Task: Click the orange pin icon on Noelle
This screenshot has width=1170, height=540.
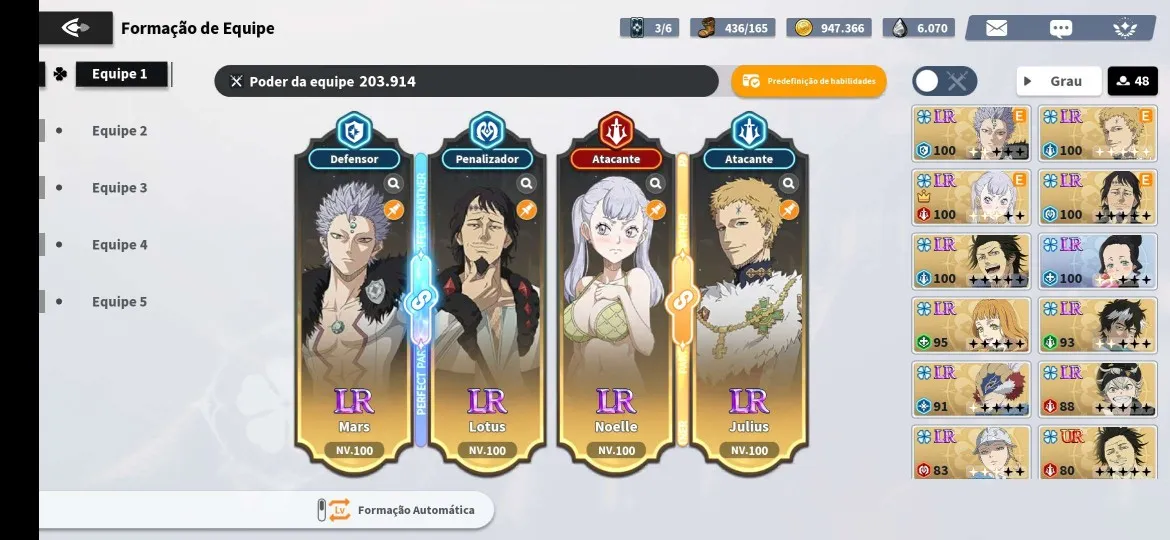Action: coord(656,210)
